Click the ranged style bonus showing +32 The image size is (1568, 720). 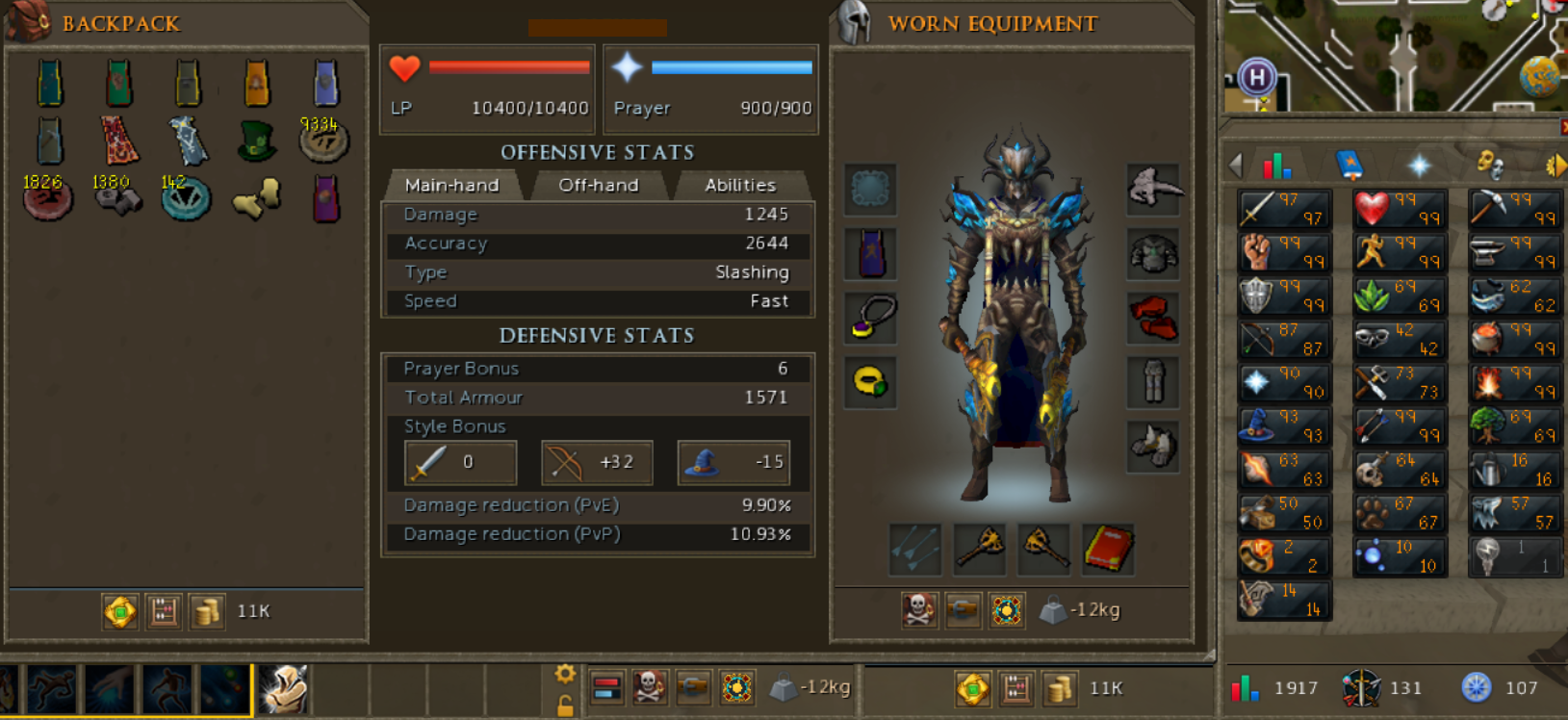(597, 463)
